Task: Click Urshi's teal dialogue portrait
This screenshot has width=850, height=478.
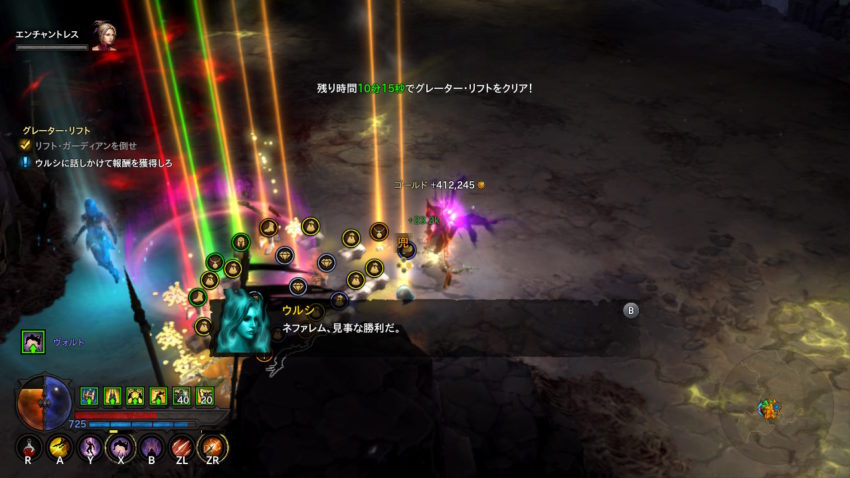Action: click(242, 322)
